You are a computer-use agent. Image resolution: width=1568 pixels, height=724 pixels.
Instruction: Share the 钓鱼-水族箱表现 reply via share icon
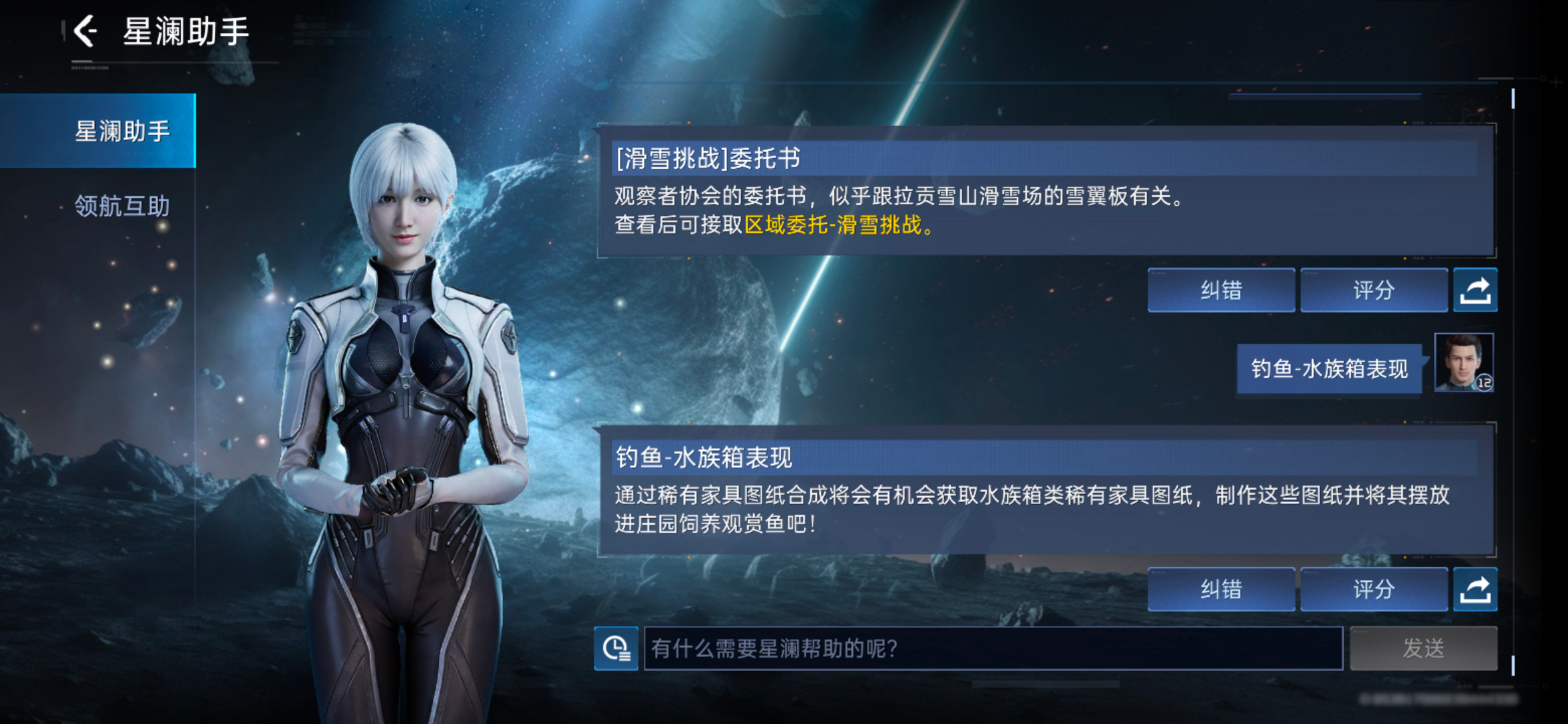1474,589
